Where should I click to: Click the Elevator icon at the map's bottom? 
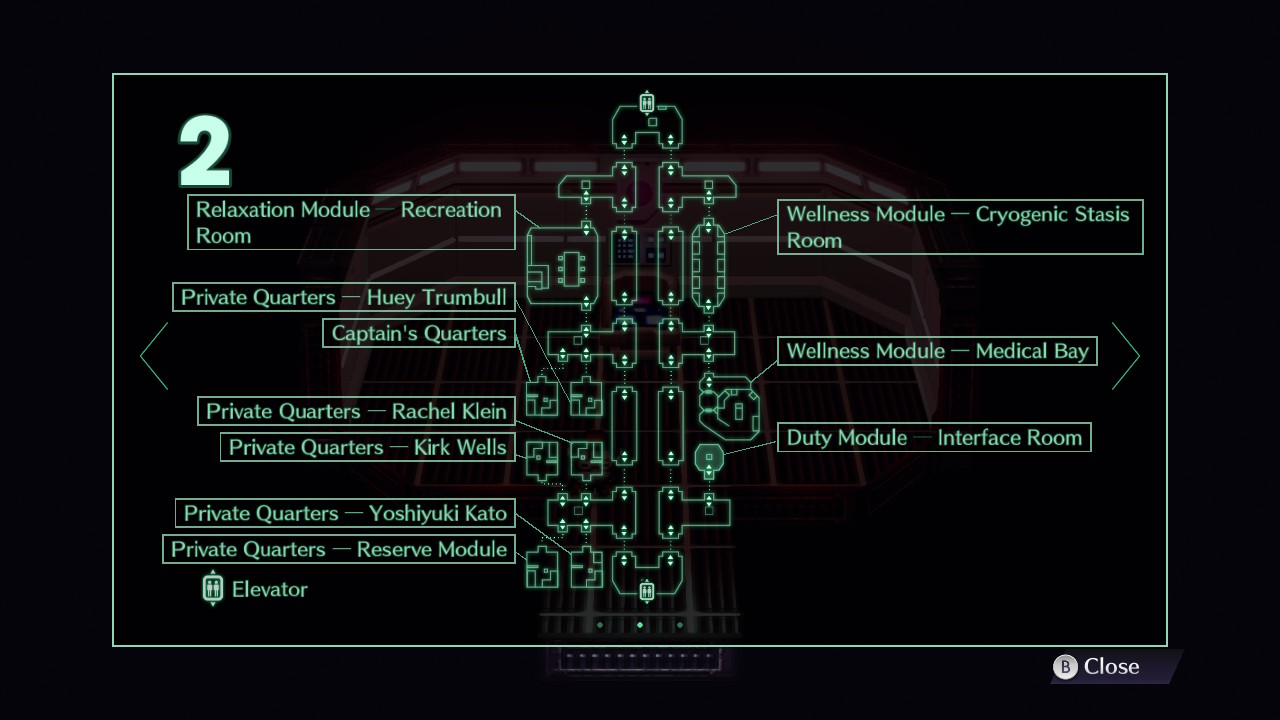coord(647,591)
